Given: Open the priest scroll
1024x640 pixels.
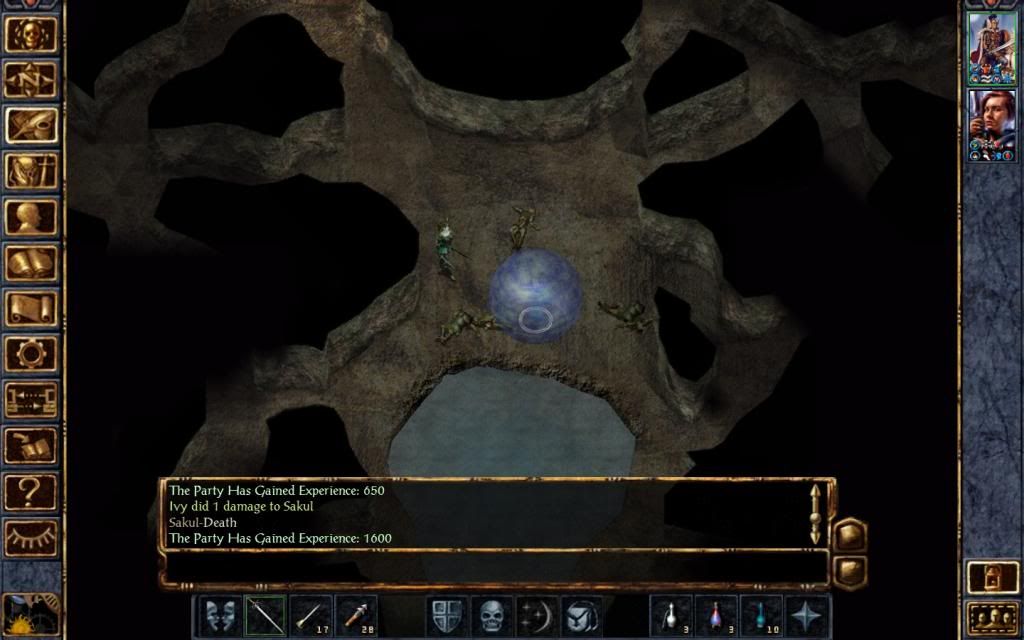Looking at the screenshot, I should (30, 308).
